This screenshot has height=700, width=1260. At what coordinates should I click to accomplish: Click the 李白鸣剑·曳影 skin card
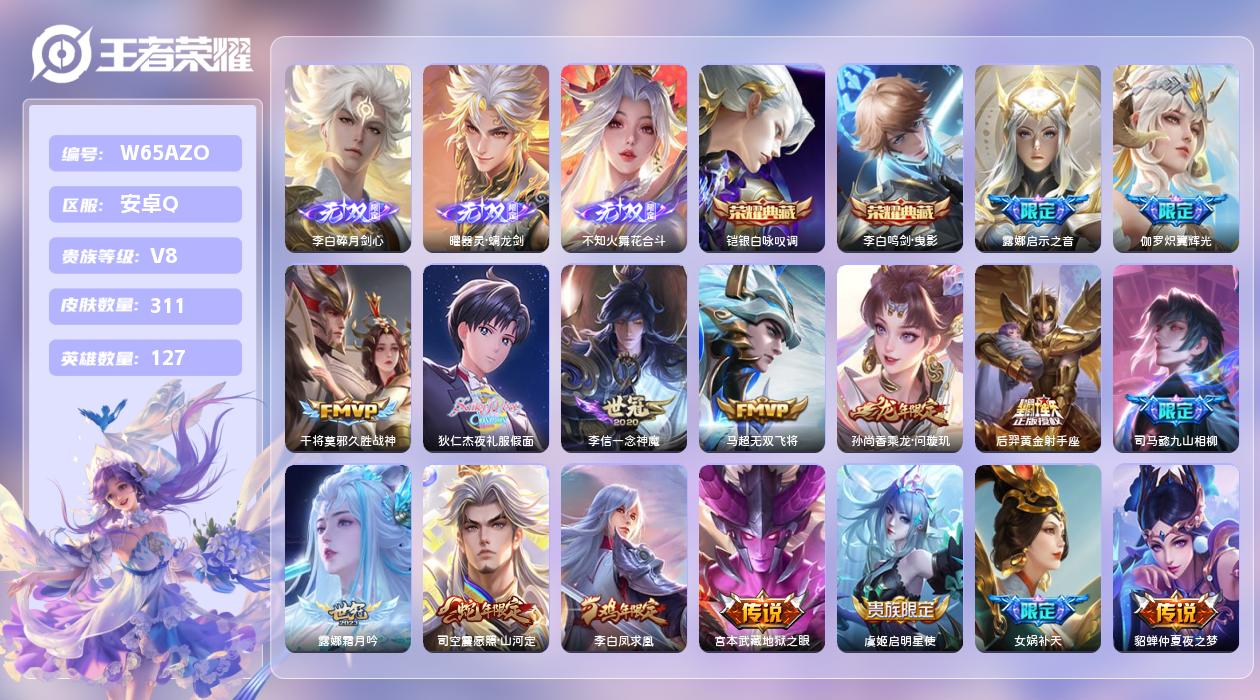[899, 158]
